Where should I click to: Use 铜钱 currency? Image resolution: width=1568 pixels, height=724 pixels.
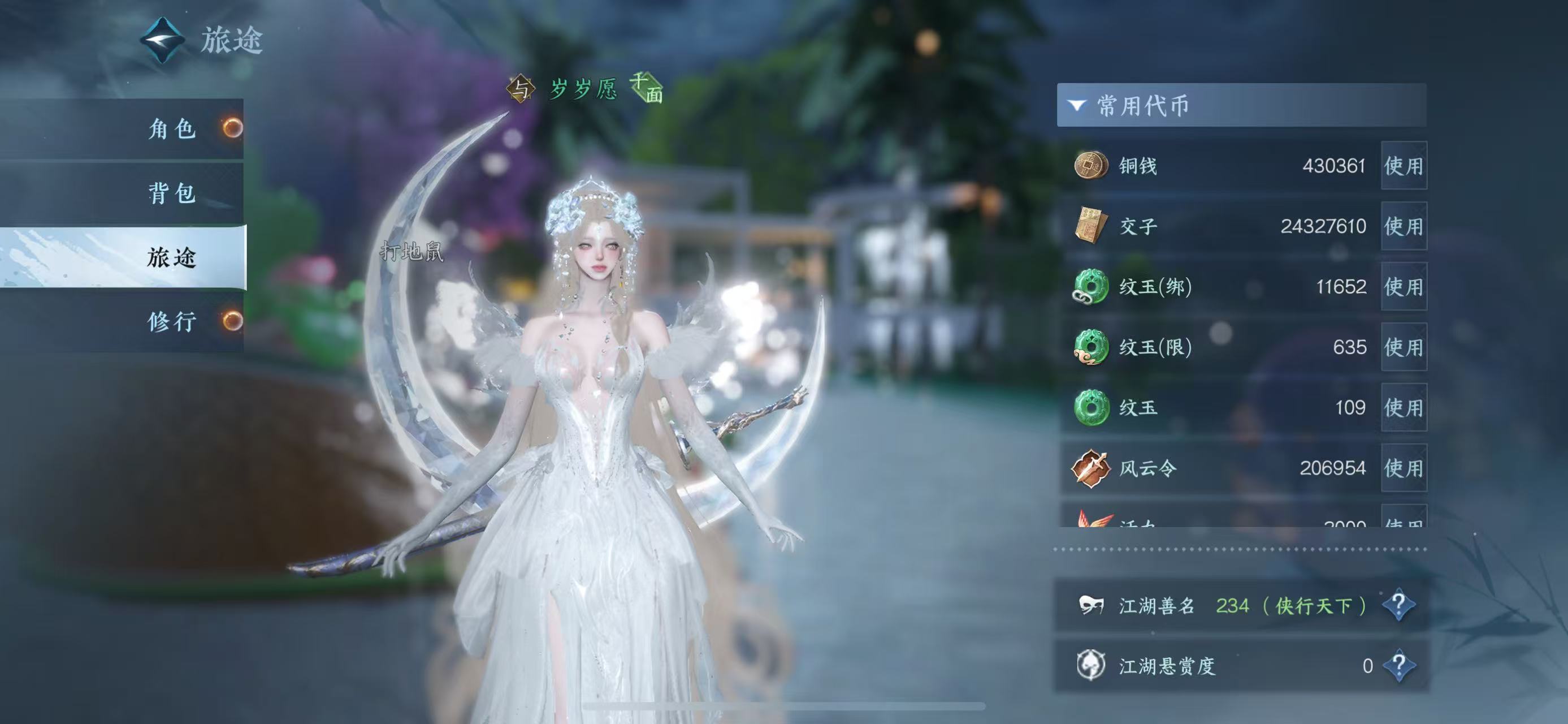pos(1403,166)
